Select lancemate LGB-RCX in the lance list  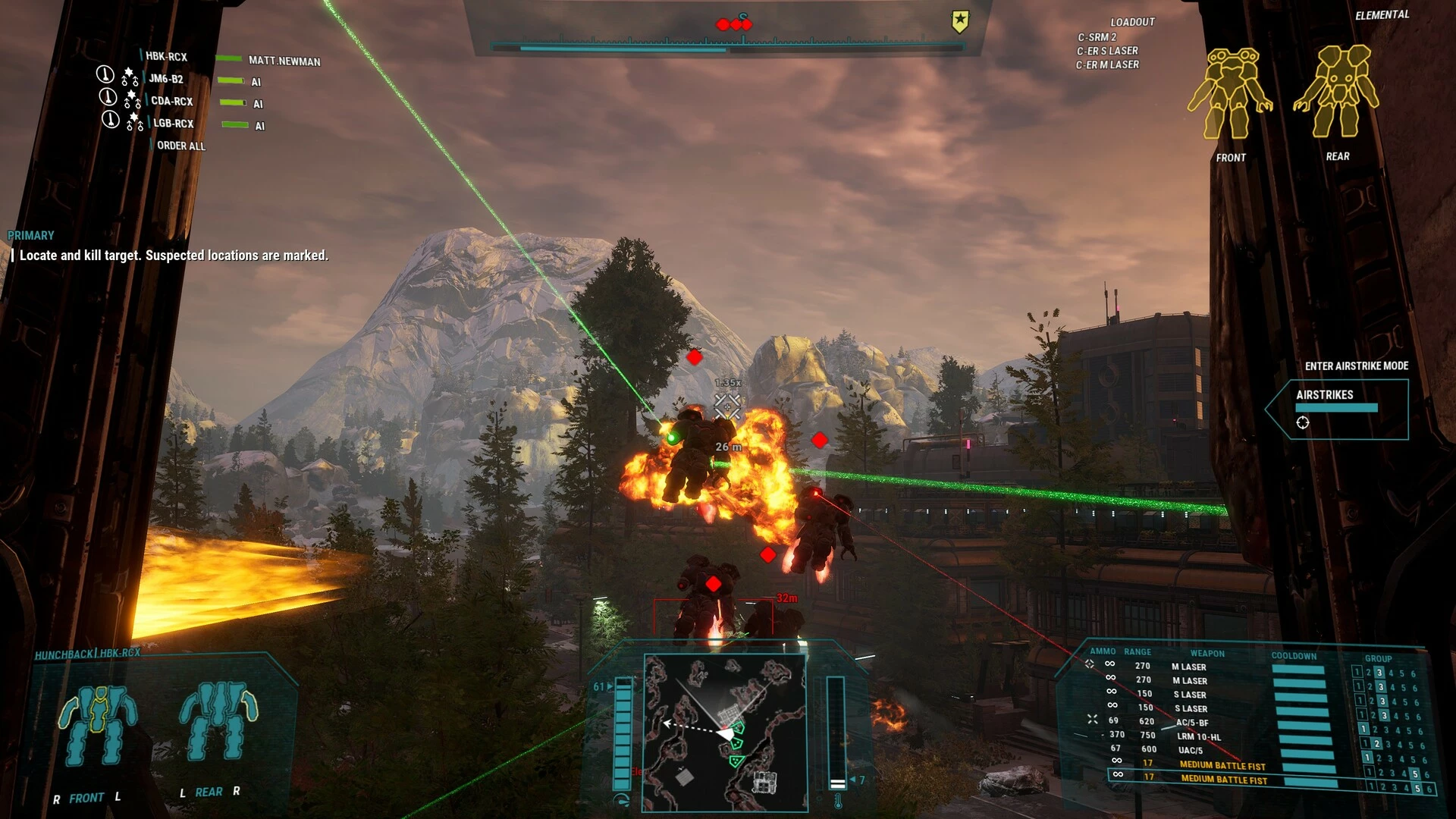[x=173, y=123]
